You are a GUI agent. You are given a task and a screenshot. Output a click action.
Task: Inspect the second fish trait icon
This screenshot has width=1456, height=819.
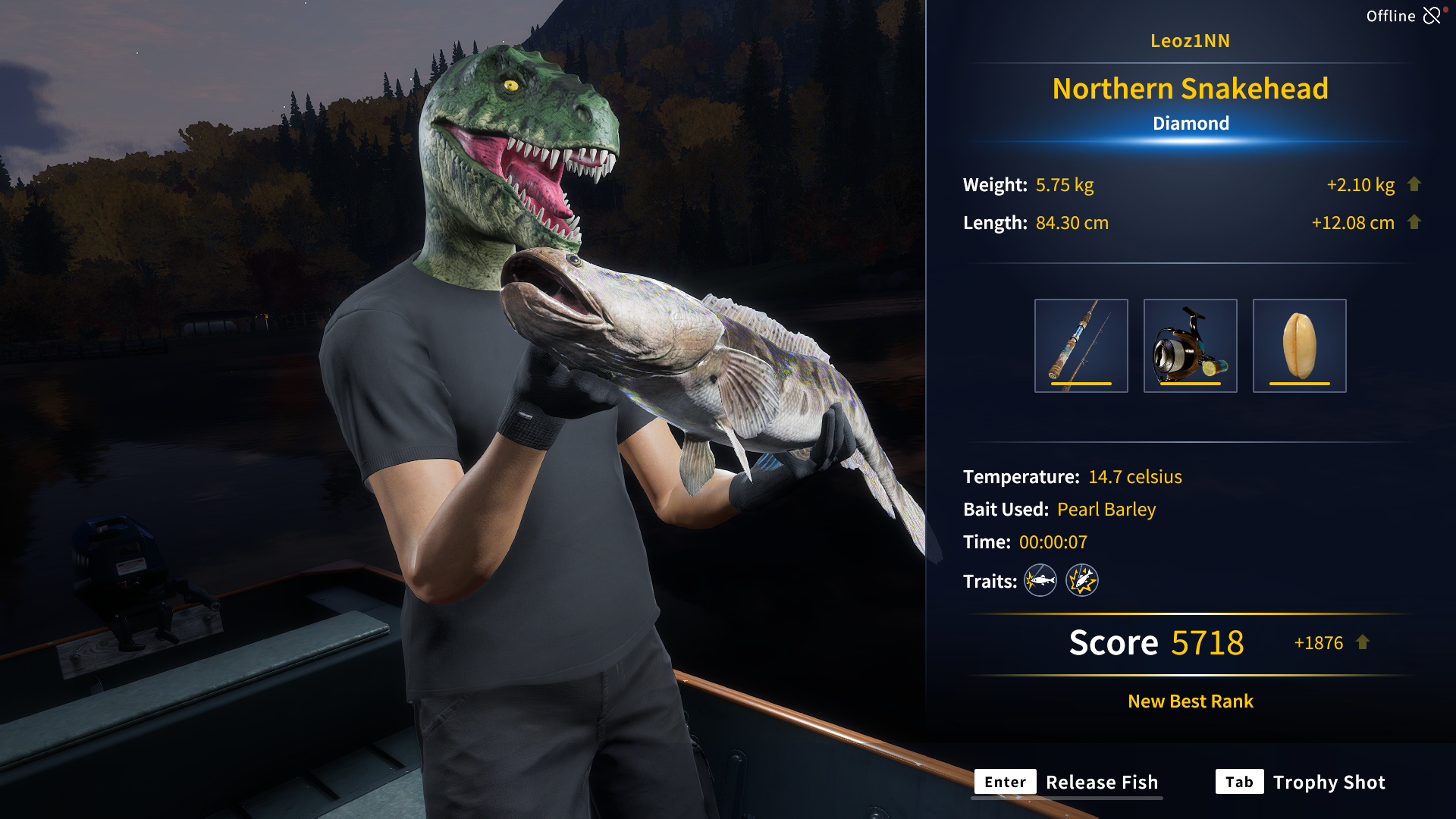click(1081, 581)
